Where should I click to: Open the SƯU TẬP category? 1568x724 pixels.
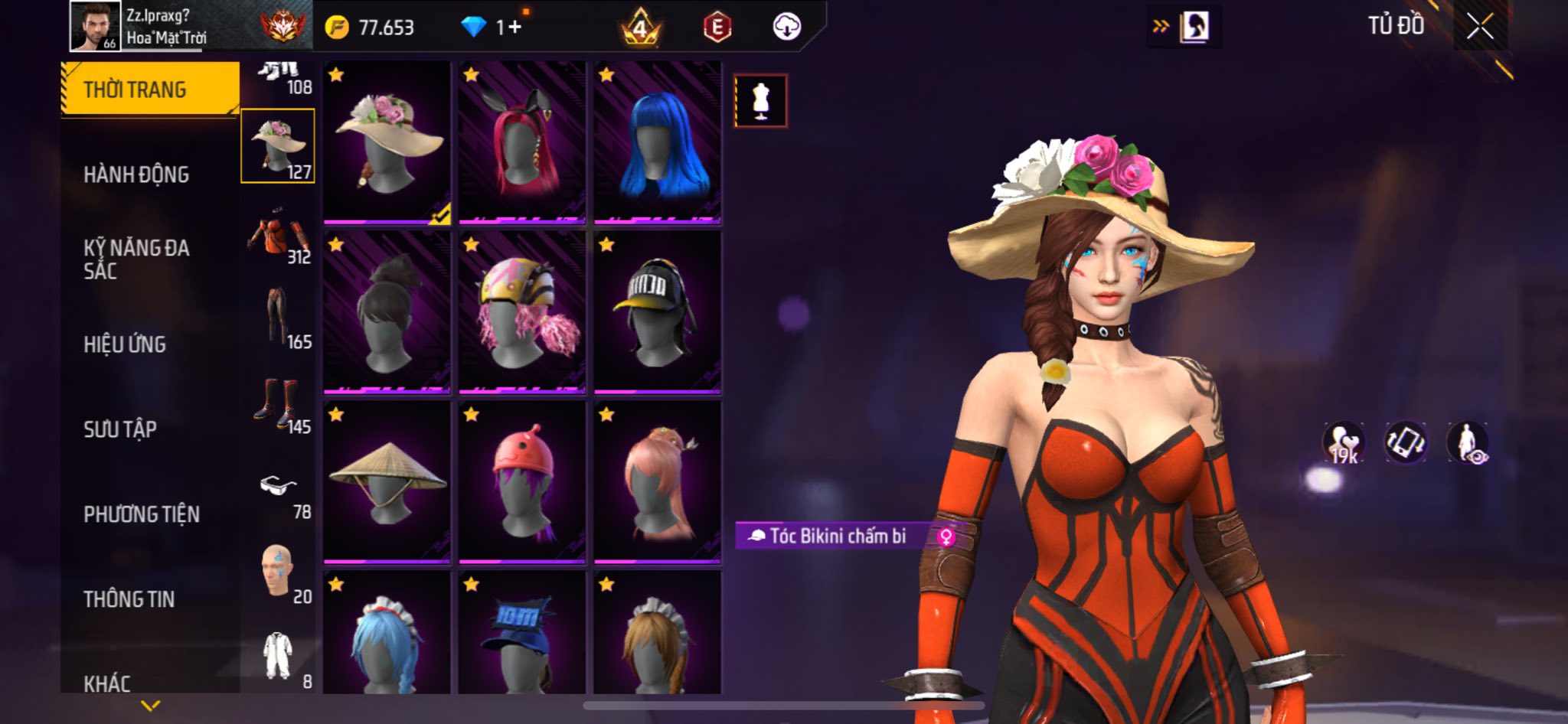pyautogui.click(x=120, y=429)
